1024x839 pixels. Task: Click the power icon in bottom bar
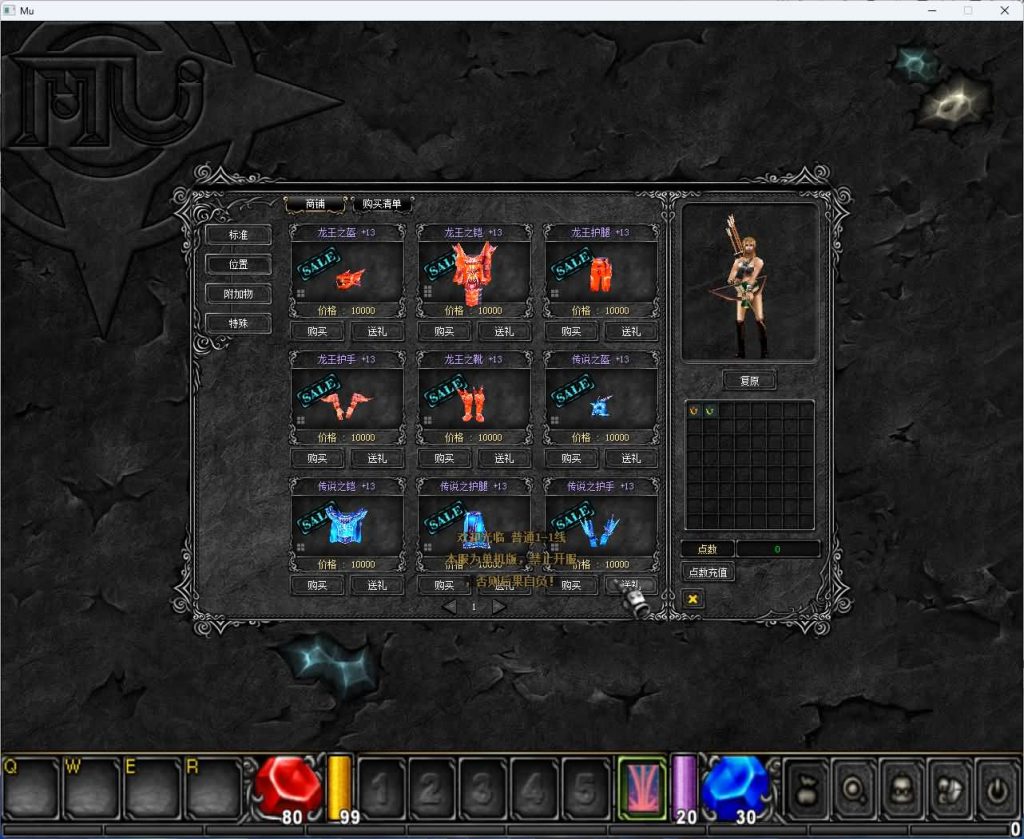click(x=996, y=786)
